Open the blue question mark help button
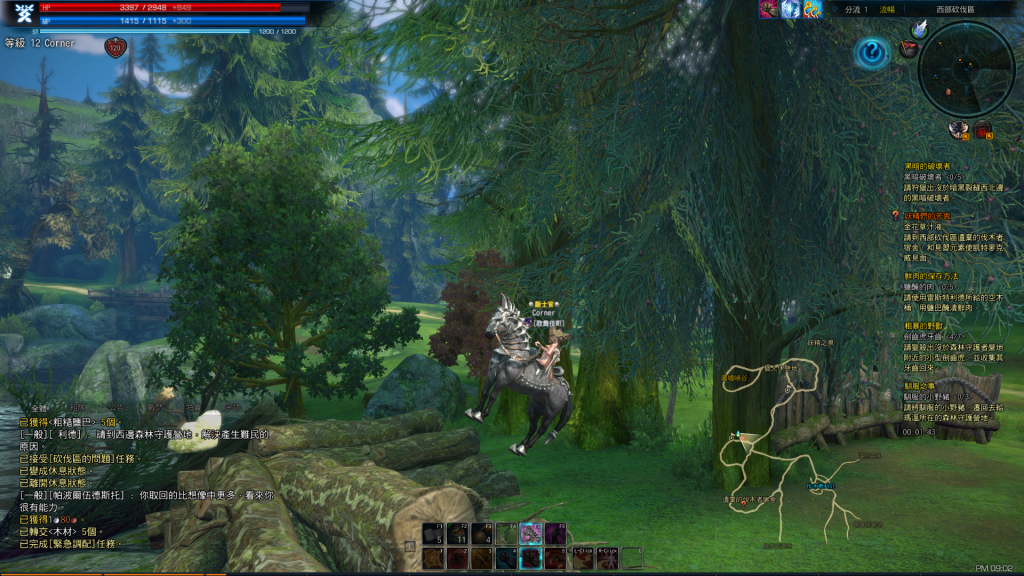Screen dimensions: 1024x576 (872, 52)
